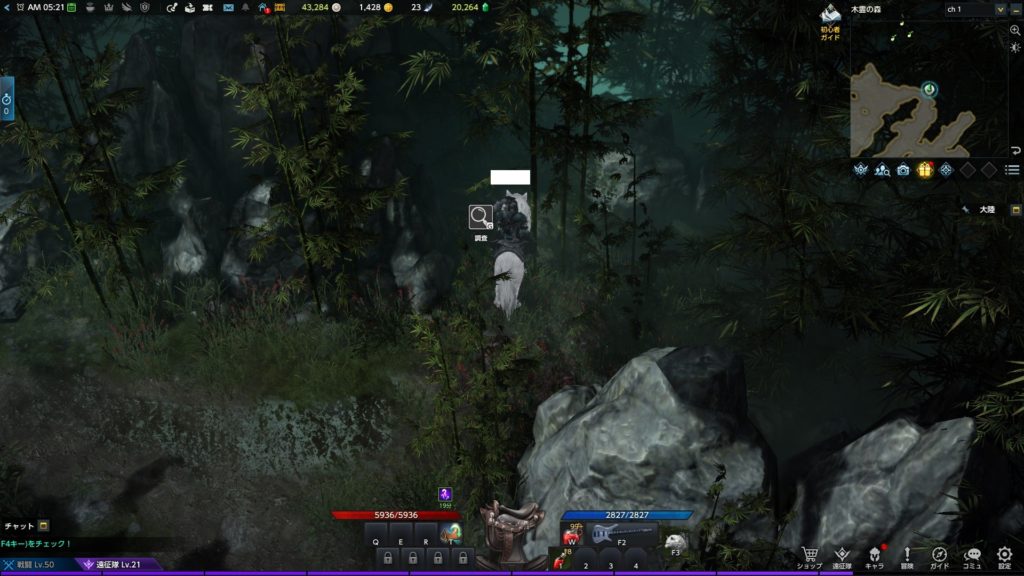Zoom the minimap with the magnifier button

click(x=1015, y=31)
